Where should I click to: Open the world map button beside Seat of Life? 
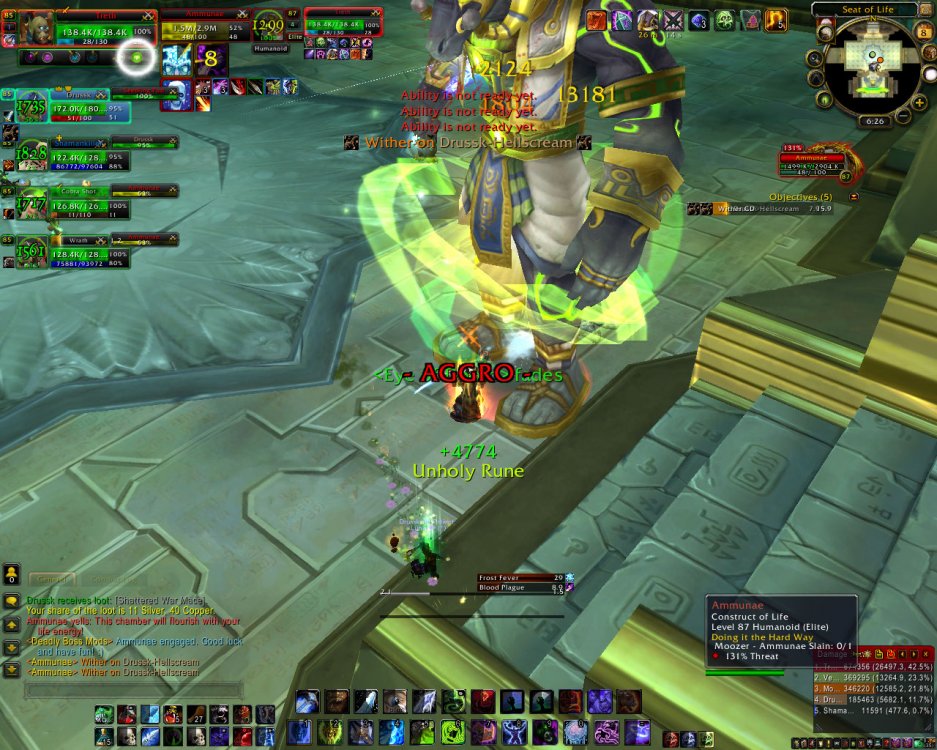coord(927,10)
